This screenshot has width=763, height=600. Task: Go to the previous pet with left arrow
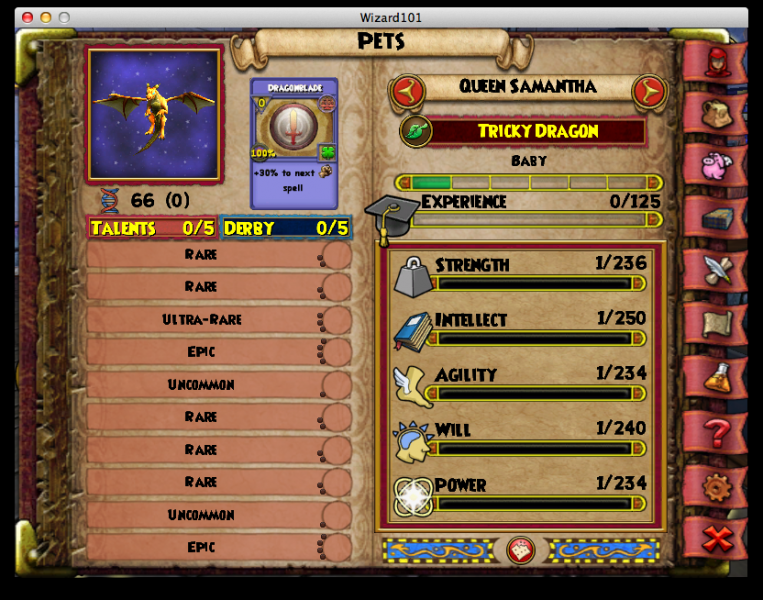pos(406,91)
